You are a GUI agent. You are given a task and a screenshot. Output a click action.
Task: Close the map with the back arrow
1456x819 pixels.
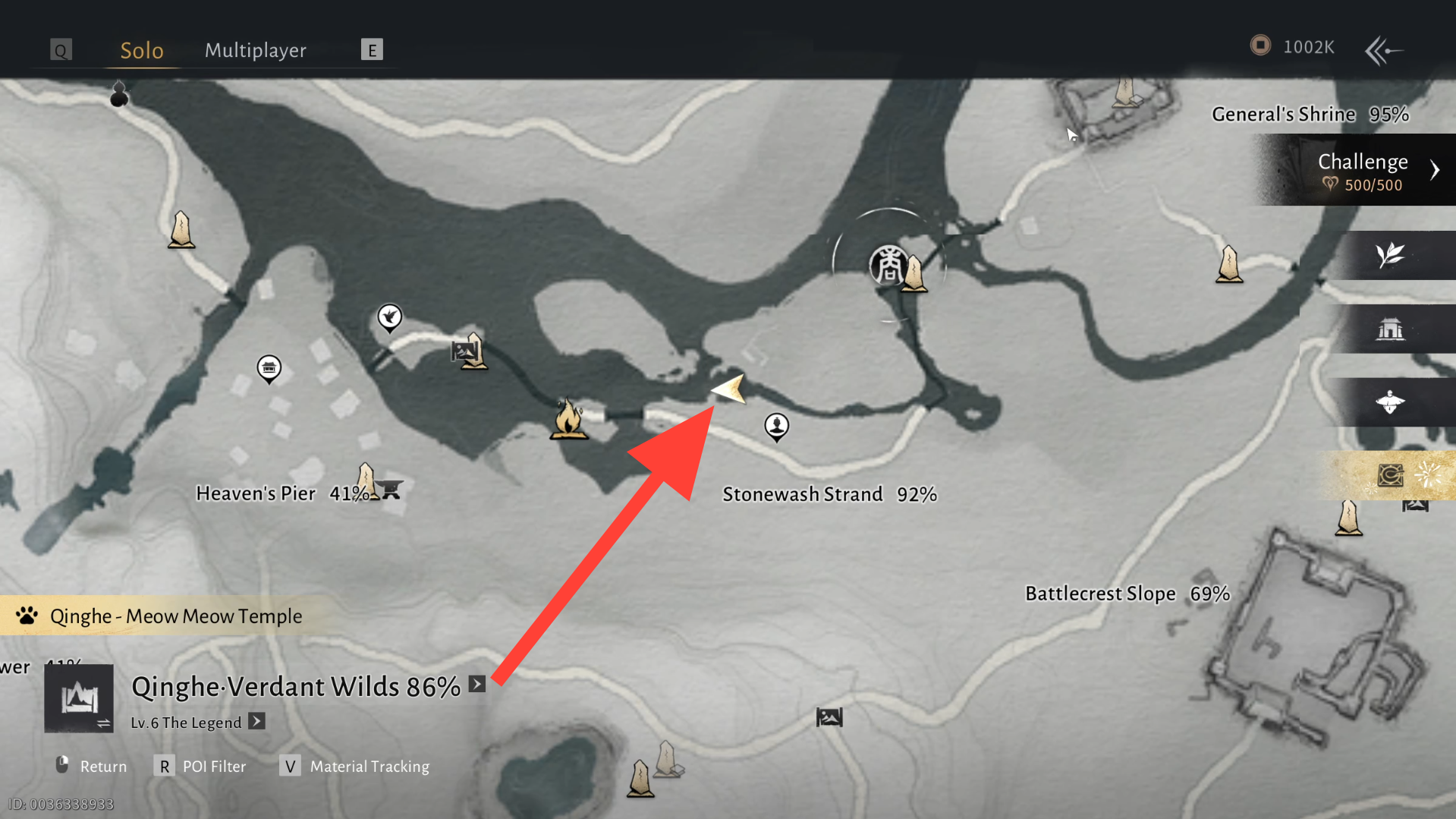pyautogui.click(x=1383, y=50)
